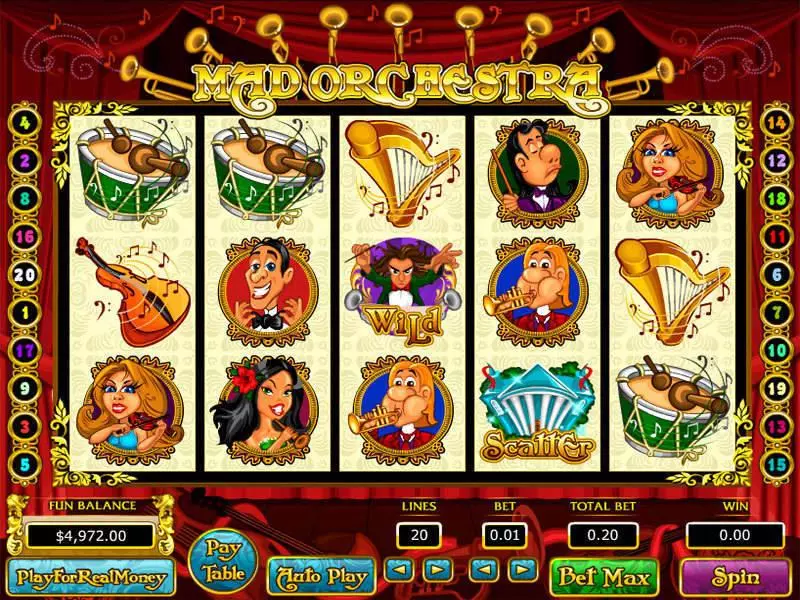Viewport: 800px width, 600px height.
Task: Lower the bet with the left arrow
Action: 485,570
